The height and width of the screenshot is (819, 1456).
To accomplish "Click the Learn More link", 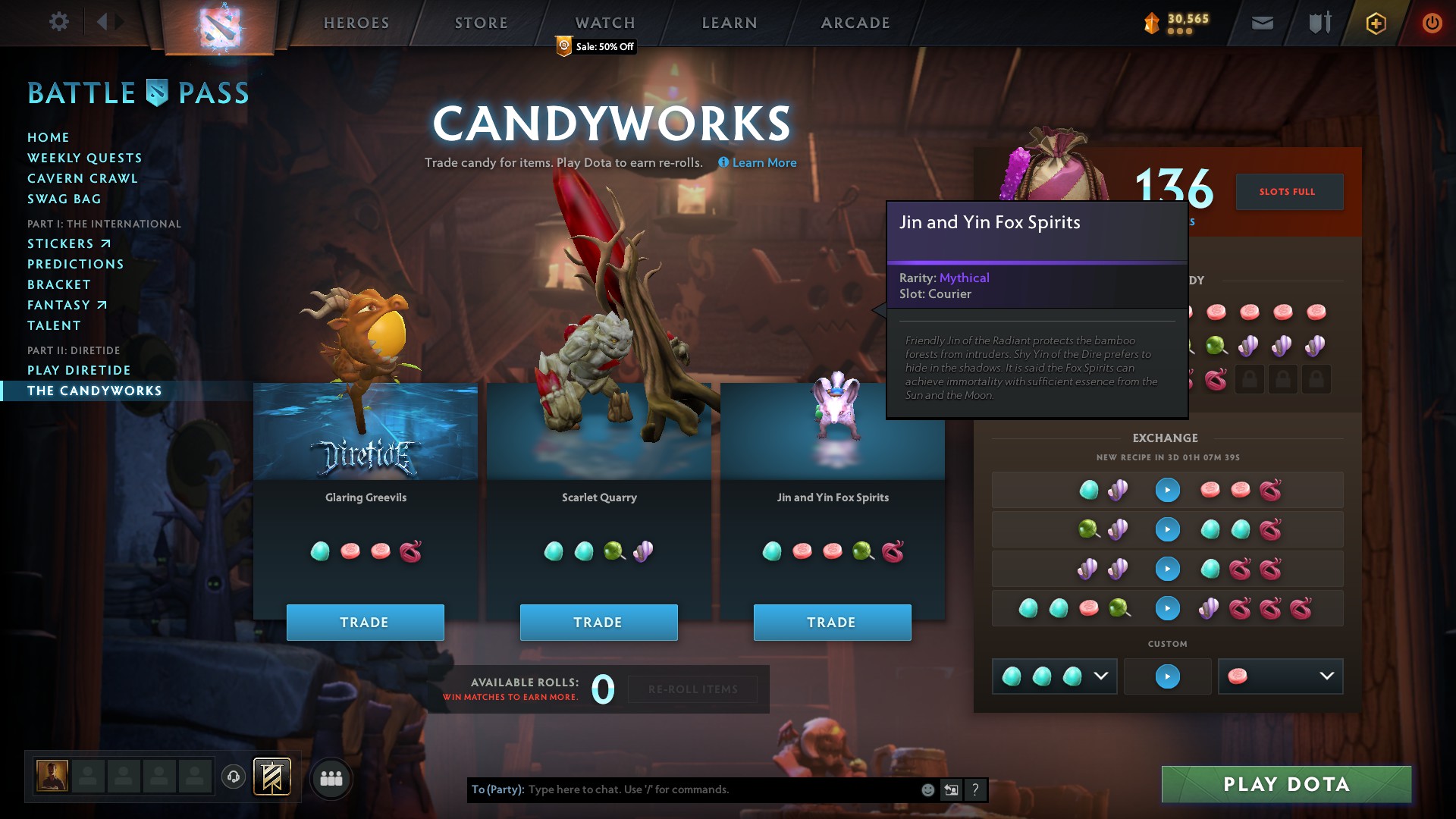I will [764, 162].
